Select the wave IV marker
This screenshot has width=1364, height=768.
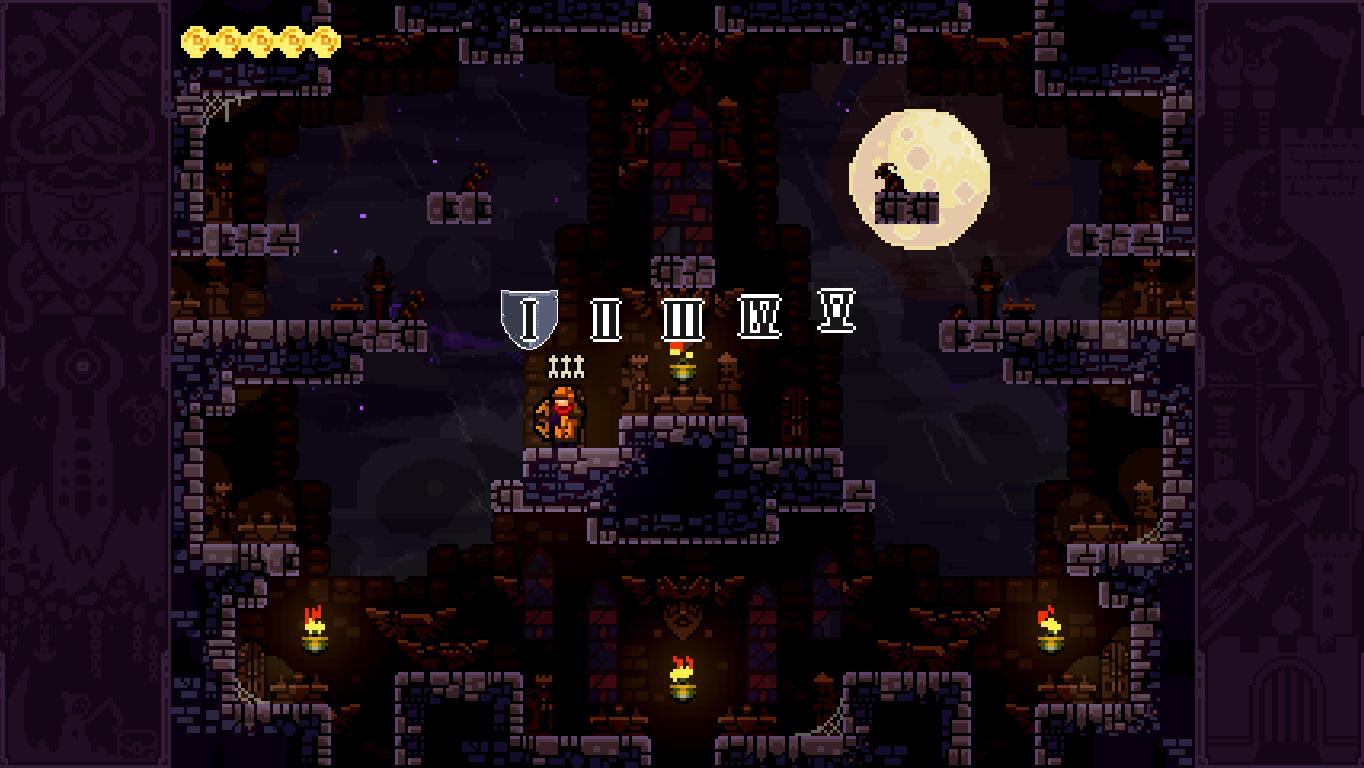pyautogui.click(x=760, y=316)
